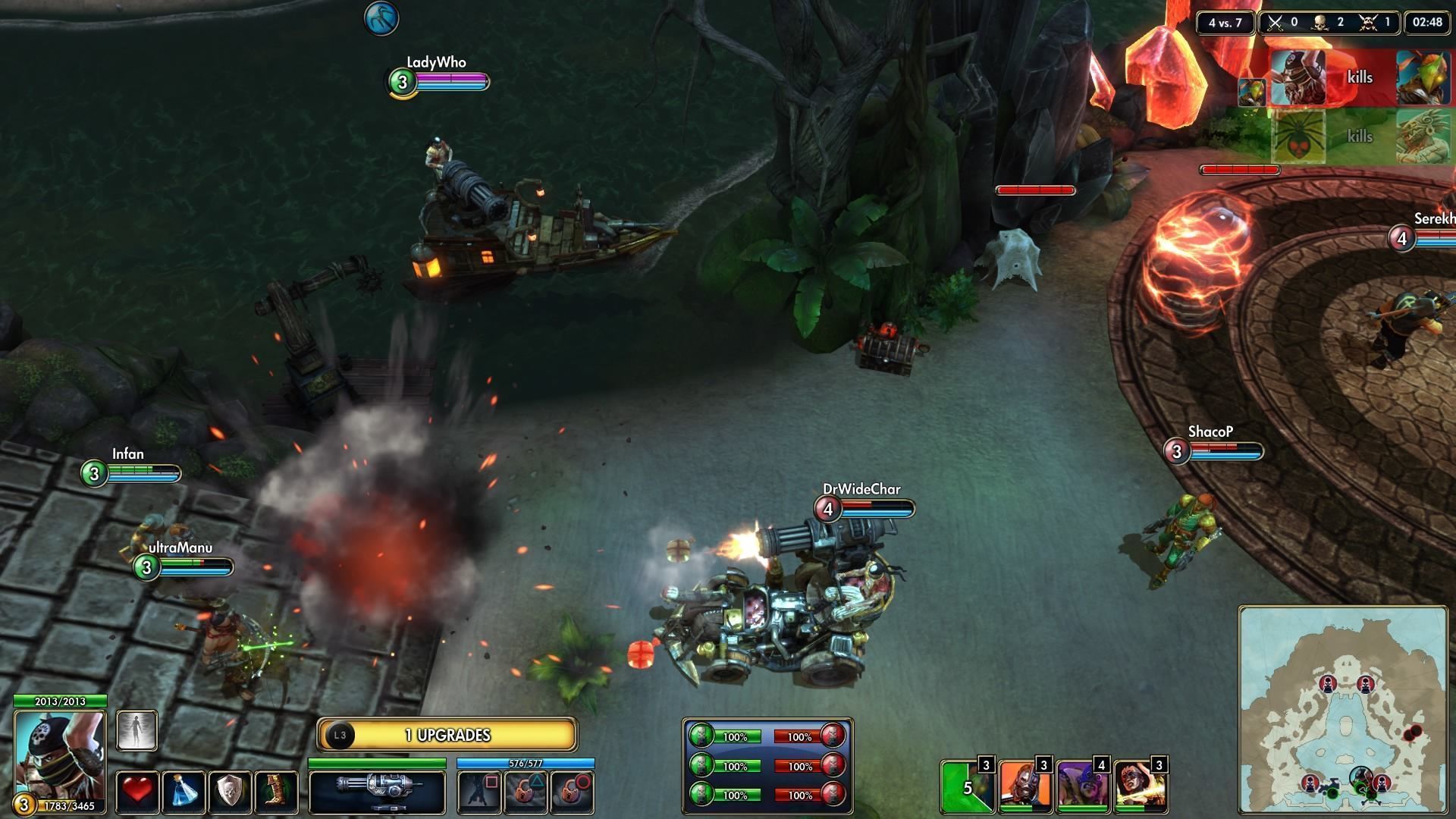Select the orange-background masked teammate portrait
Image resolution: width=1456 pixels, height=819 pixels.
pos(1025,786)
